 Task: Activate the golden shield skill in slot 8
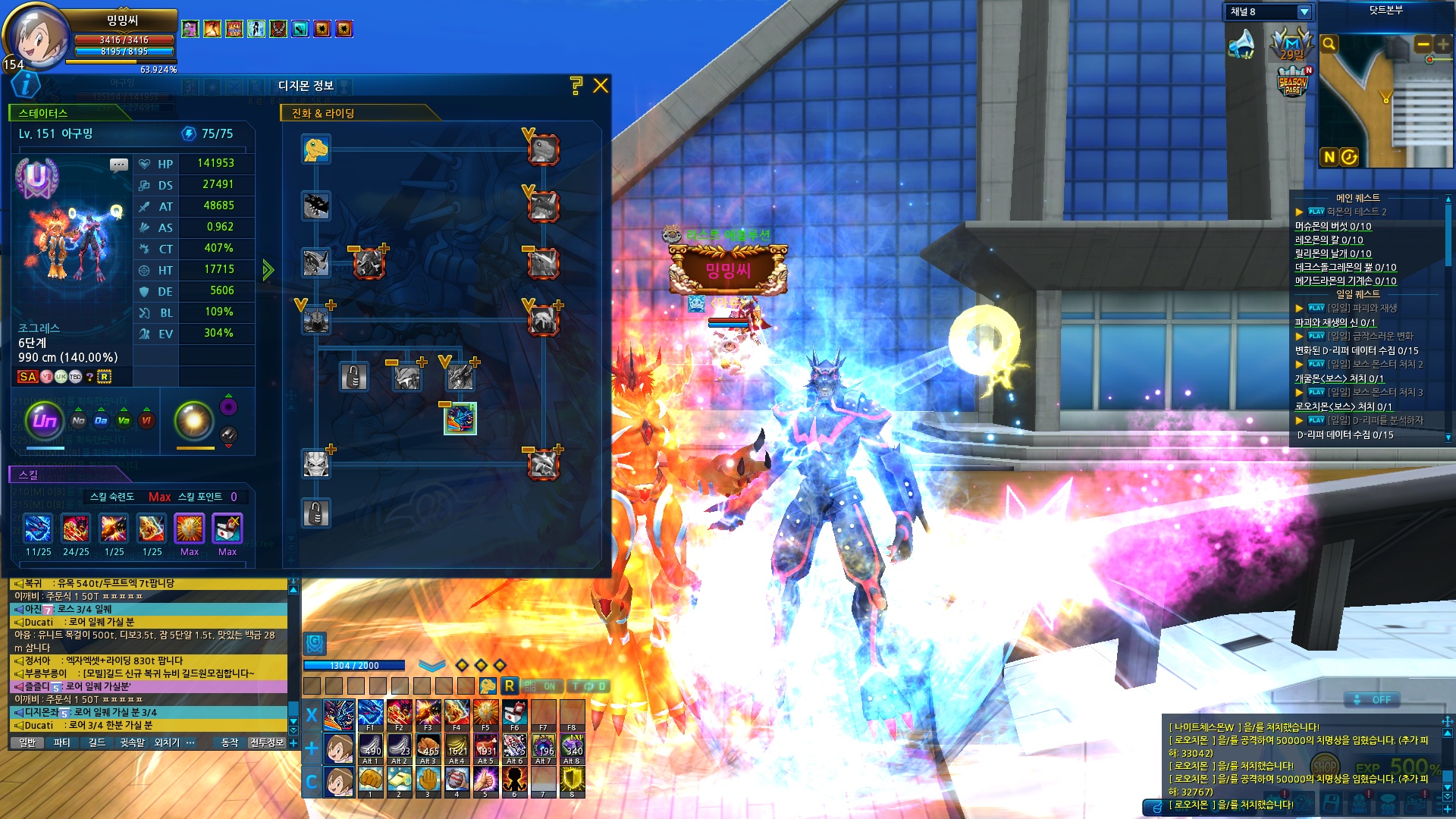click(x=572, y=780)
